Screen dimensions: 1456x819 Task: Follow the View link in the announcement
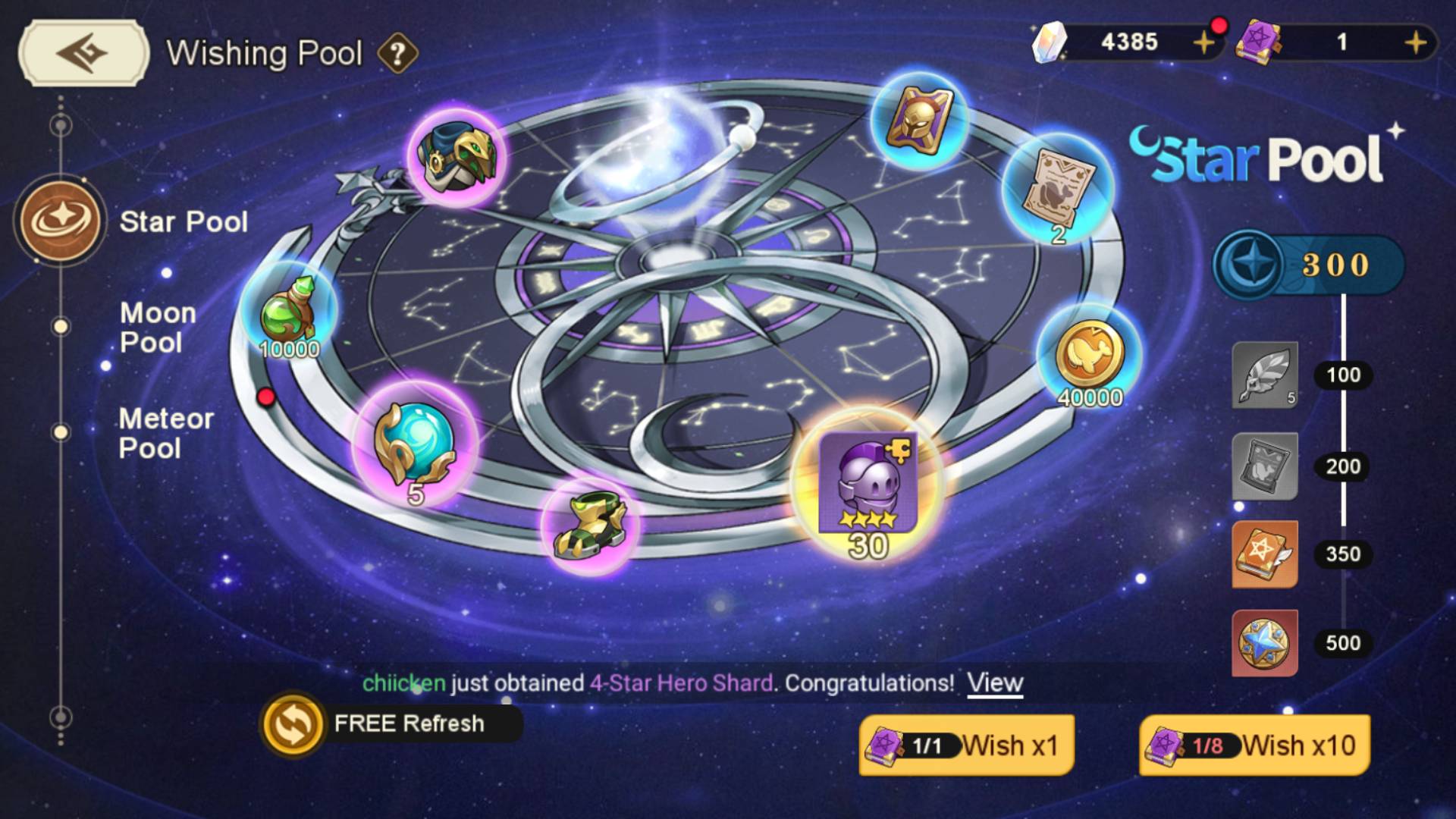click(x=995, y=683)
